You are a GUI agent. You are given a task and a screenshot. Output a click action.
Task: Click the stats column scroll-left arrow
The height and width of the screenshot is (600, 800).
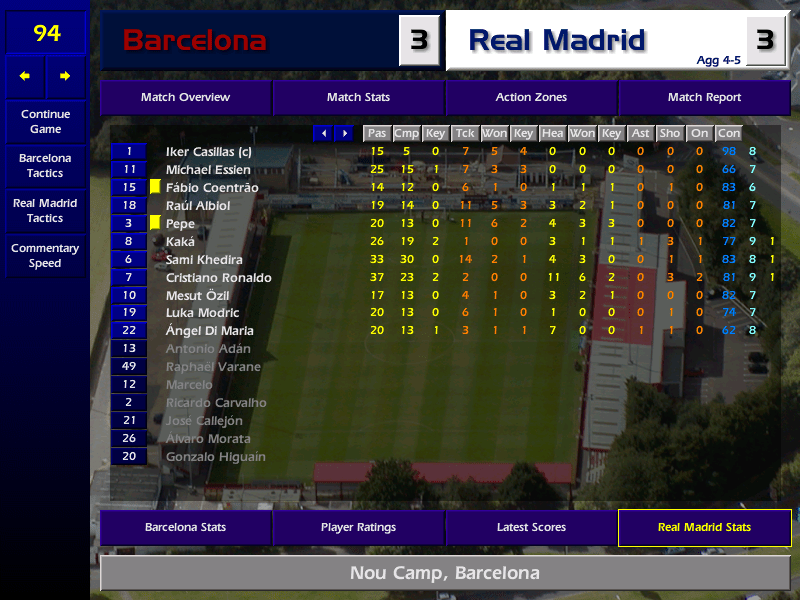tap(324, 133)
